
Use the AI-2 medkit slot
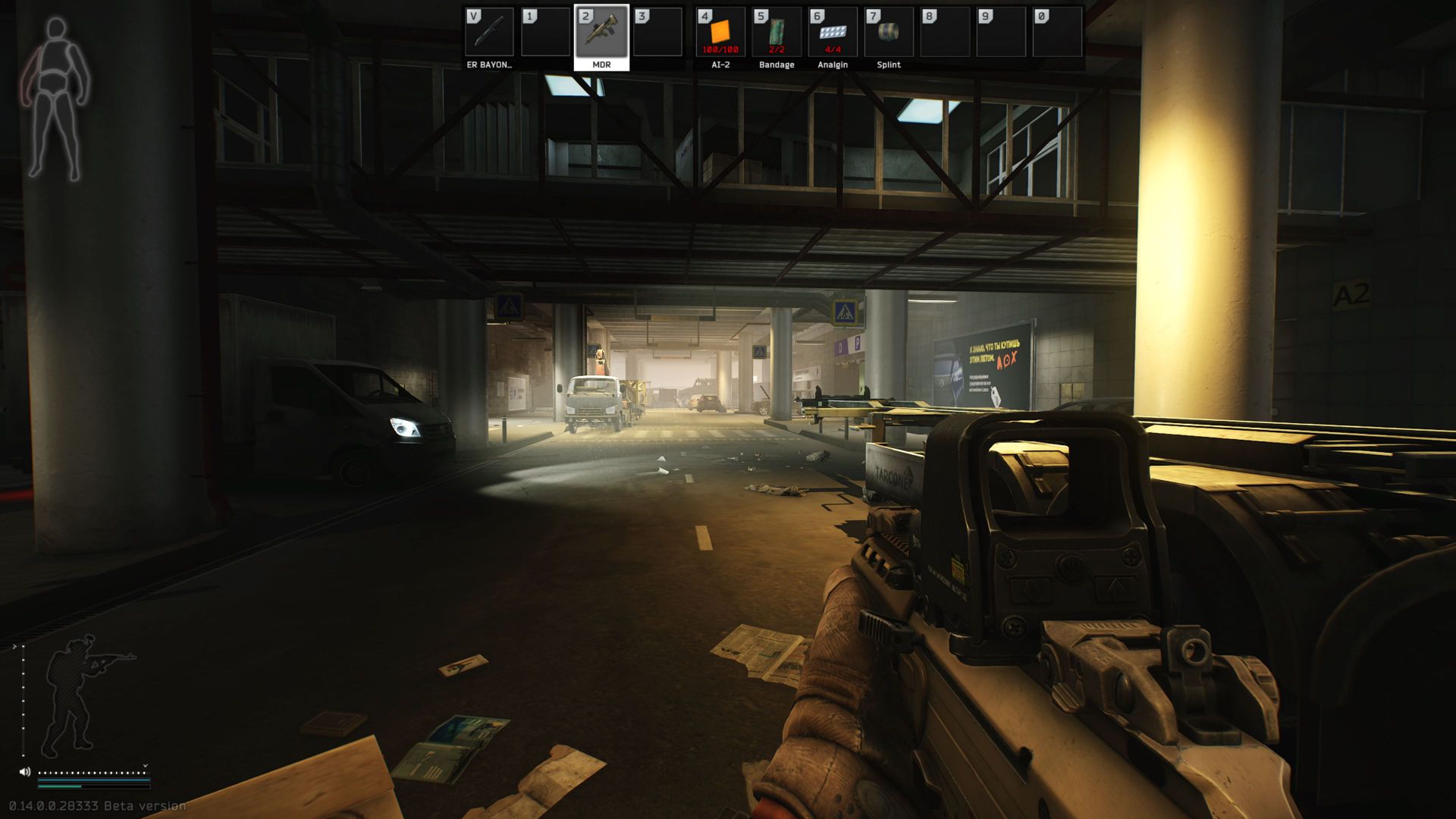720,33
